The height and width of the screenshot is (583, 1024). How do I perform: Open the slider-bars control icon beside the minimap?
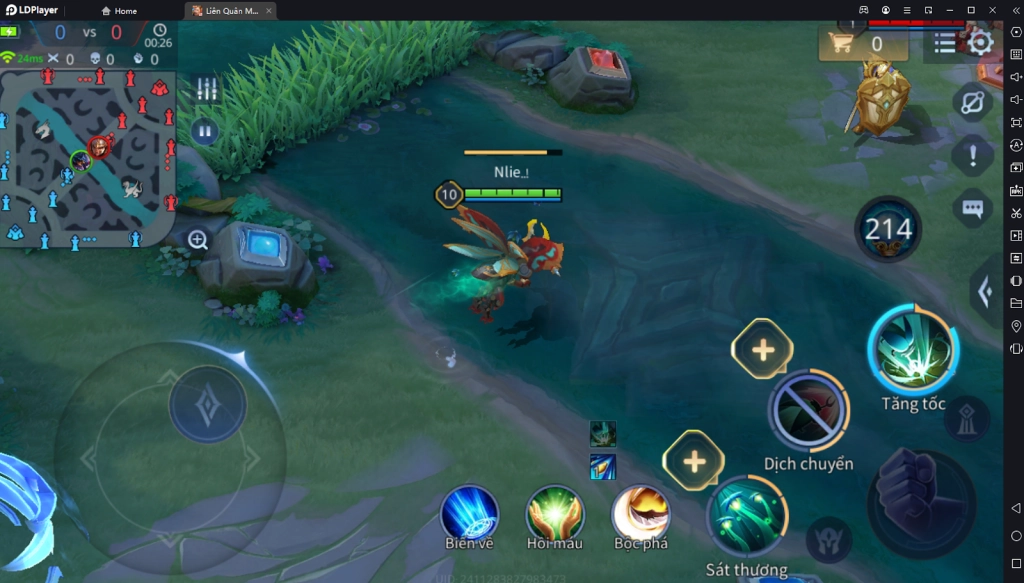point(206,89)
